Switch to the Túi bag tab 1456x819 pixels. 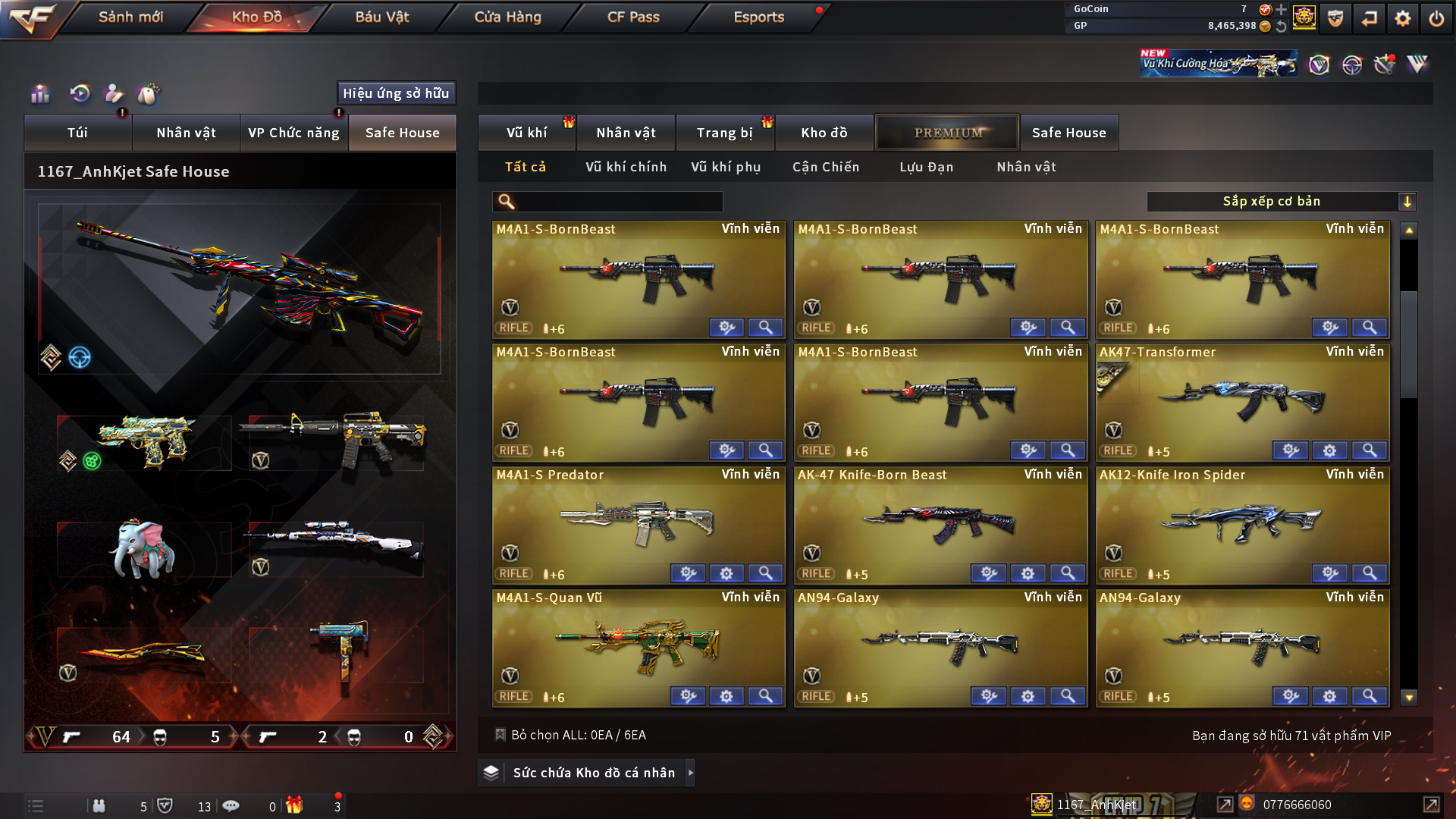(x=77, y=133)
